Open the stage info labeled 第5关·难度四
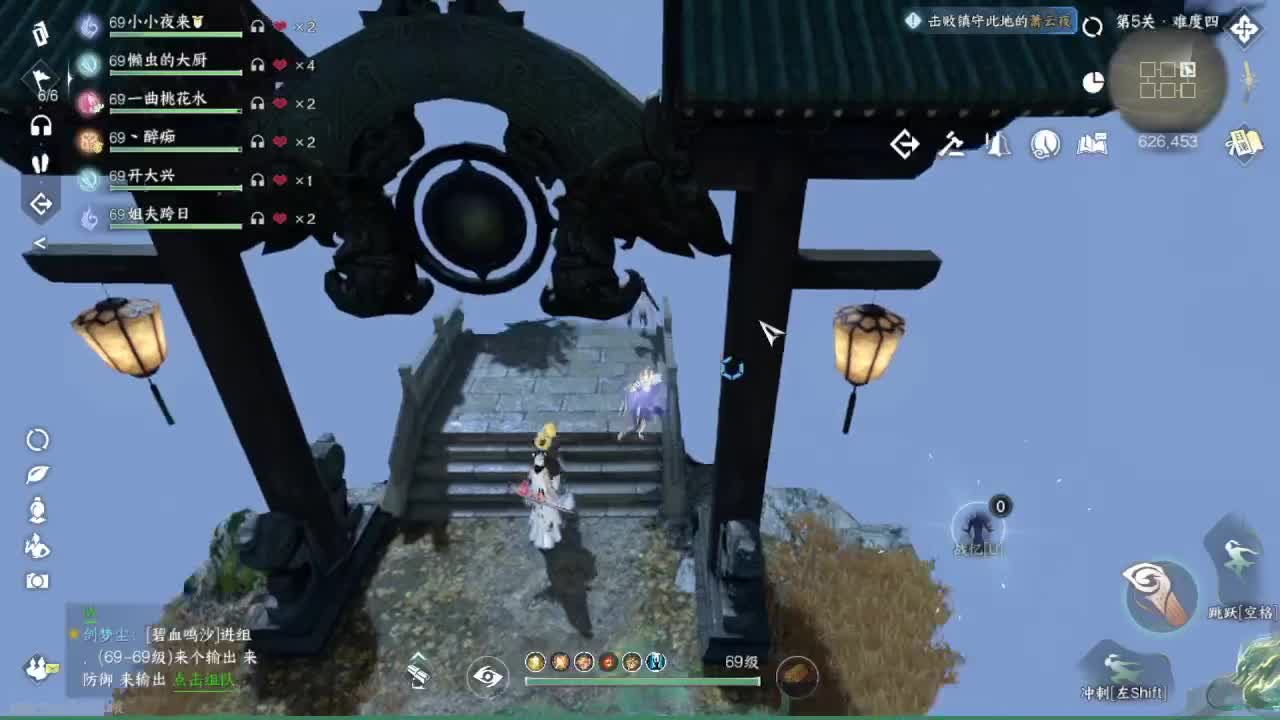This screenshot has height=720, width=1280. [1165, 22]
